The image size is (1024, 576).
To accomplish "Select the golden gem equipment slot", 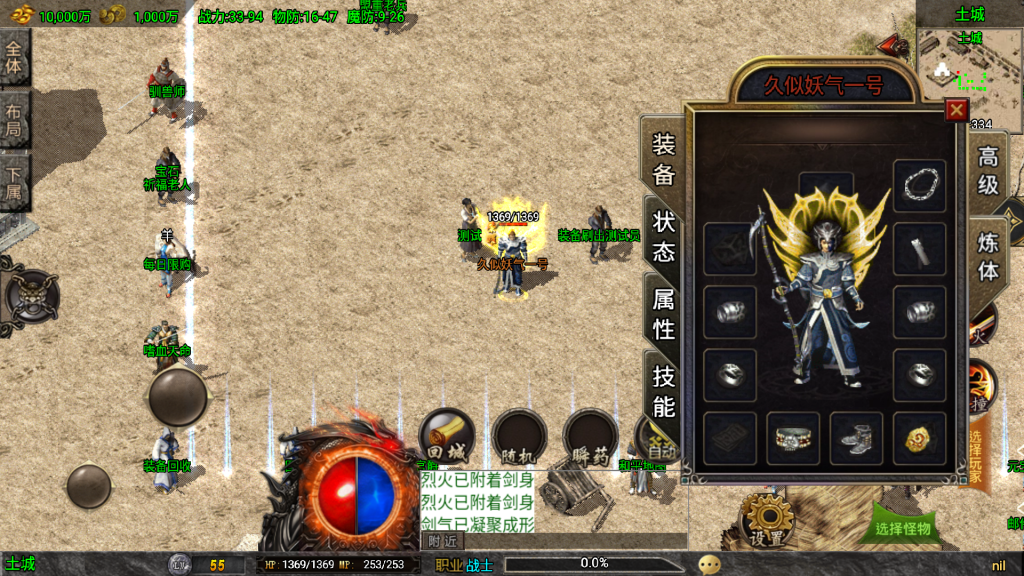I will [x=919, y=438].
